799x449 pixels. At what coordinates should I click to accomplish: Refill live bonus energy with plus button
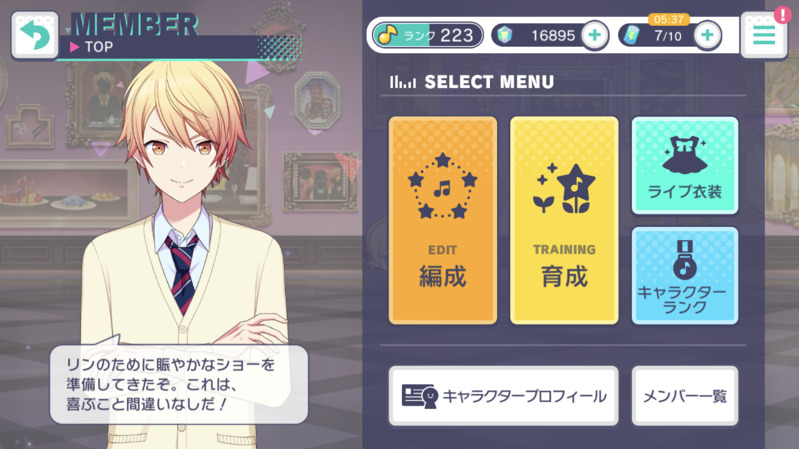click(x=707, y=36)
